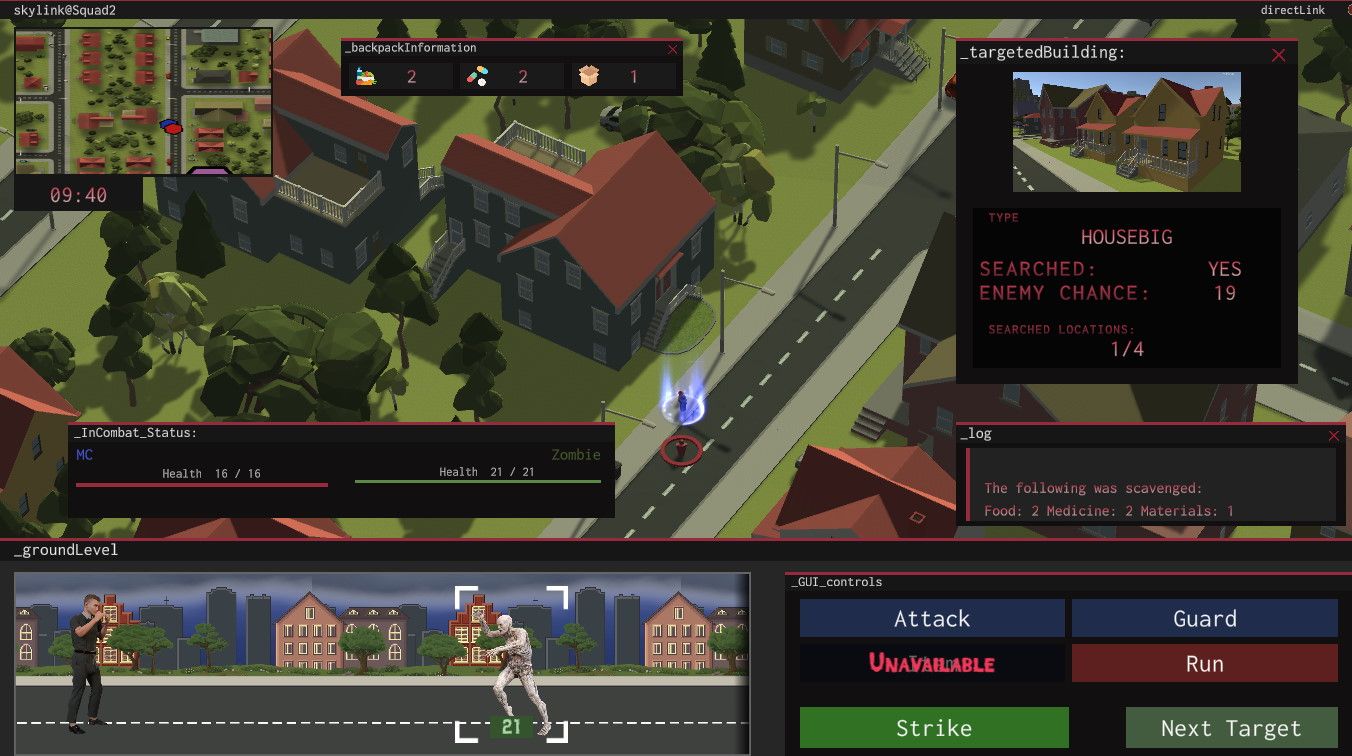The width and height of the screenshot is (1352, 756).
Task: Click the directLink label in top bar
Action: point(1292,10)
